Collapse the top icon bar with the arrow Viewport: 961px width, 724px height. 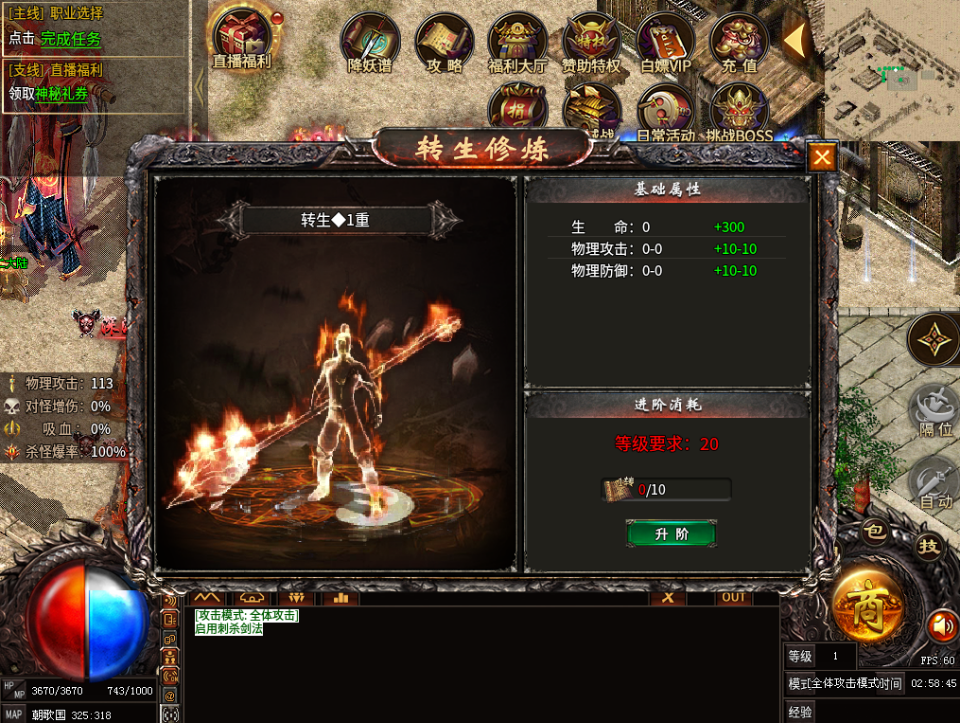tap(795, 41)
